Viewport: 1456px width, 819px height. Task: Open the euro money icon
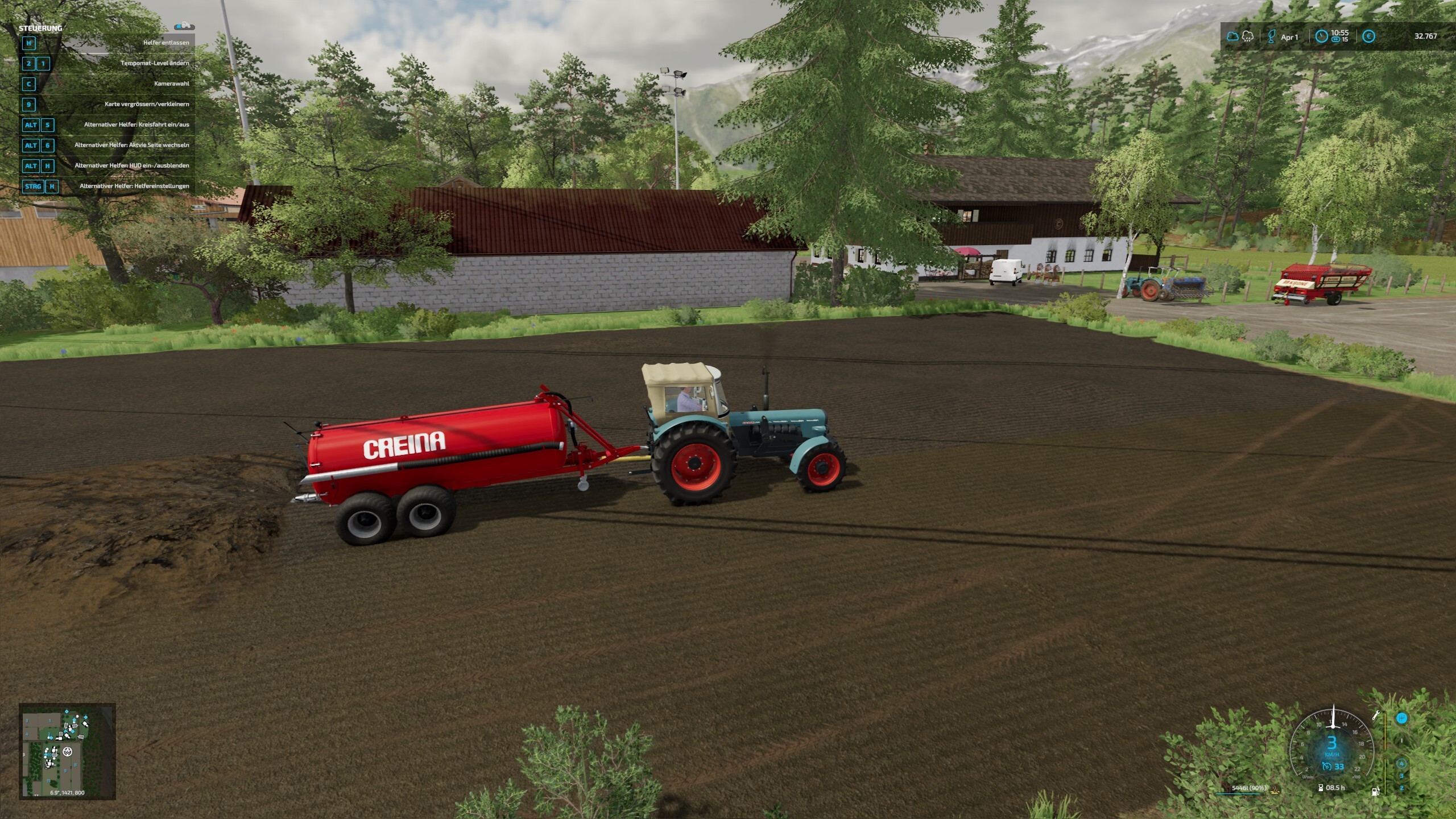1369,36
